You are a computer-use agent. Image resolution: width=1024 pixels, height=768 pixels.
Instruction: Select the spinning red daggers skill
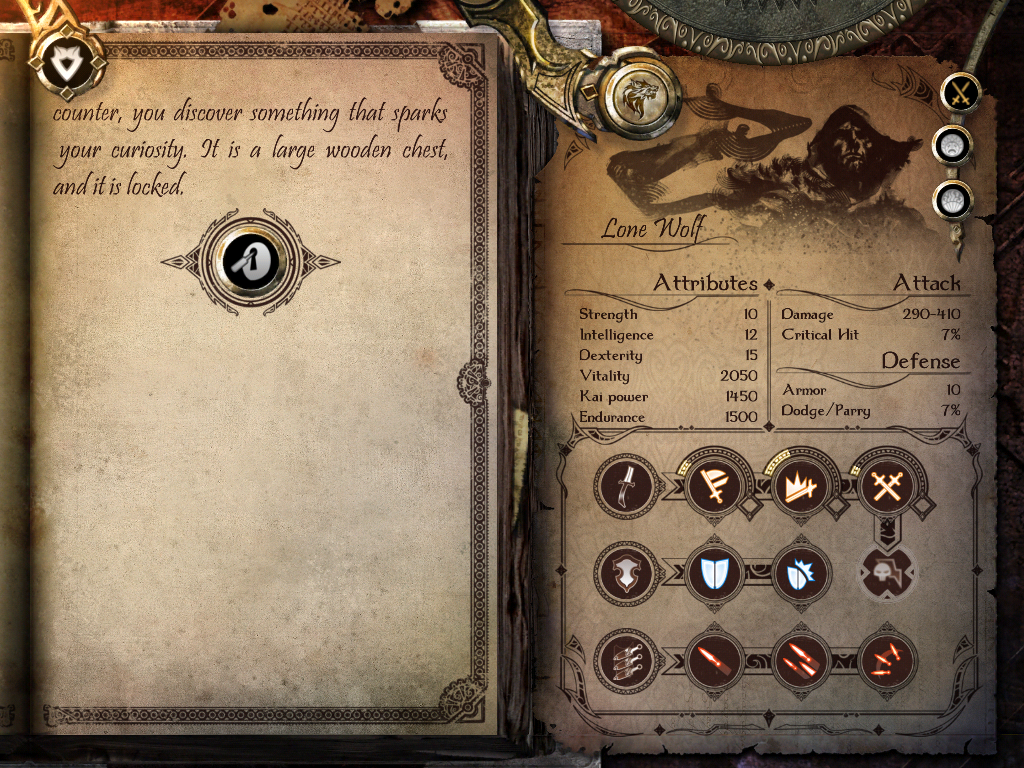(887, 660)
